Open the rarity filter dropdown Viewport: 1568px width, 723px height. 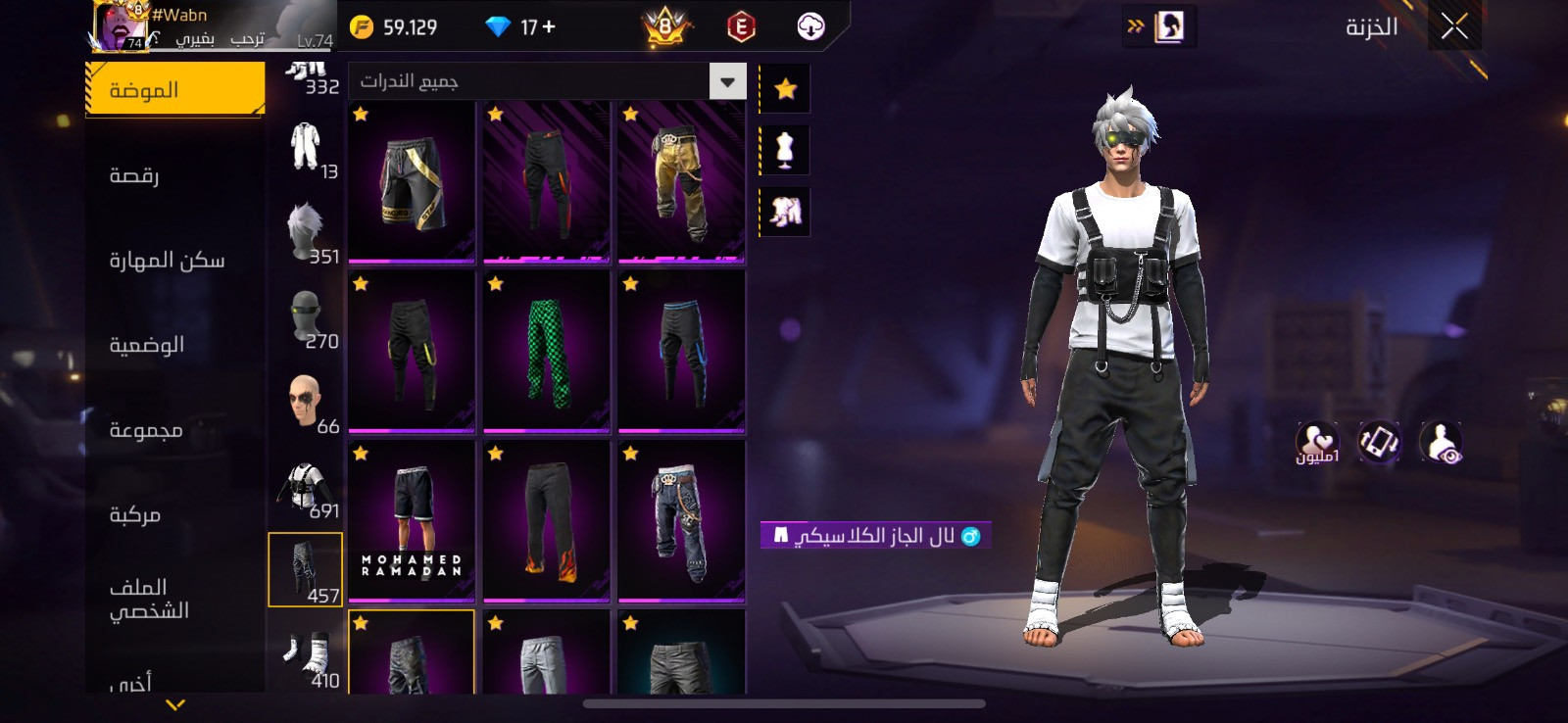[x=727, y=81]
